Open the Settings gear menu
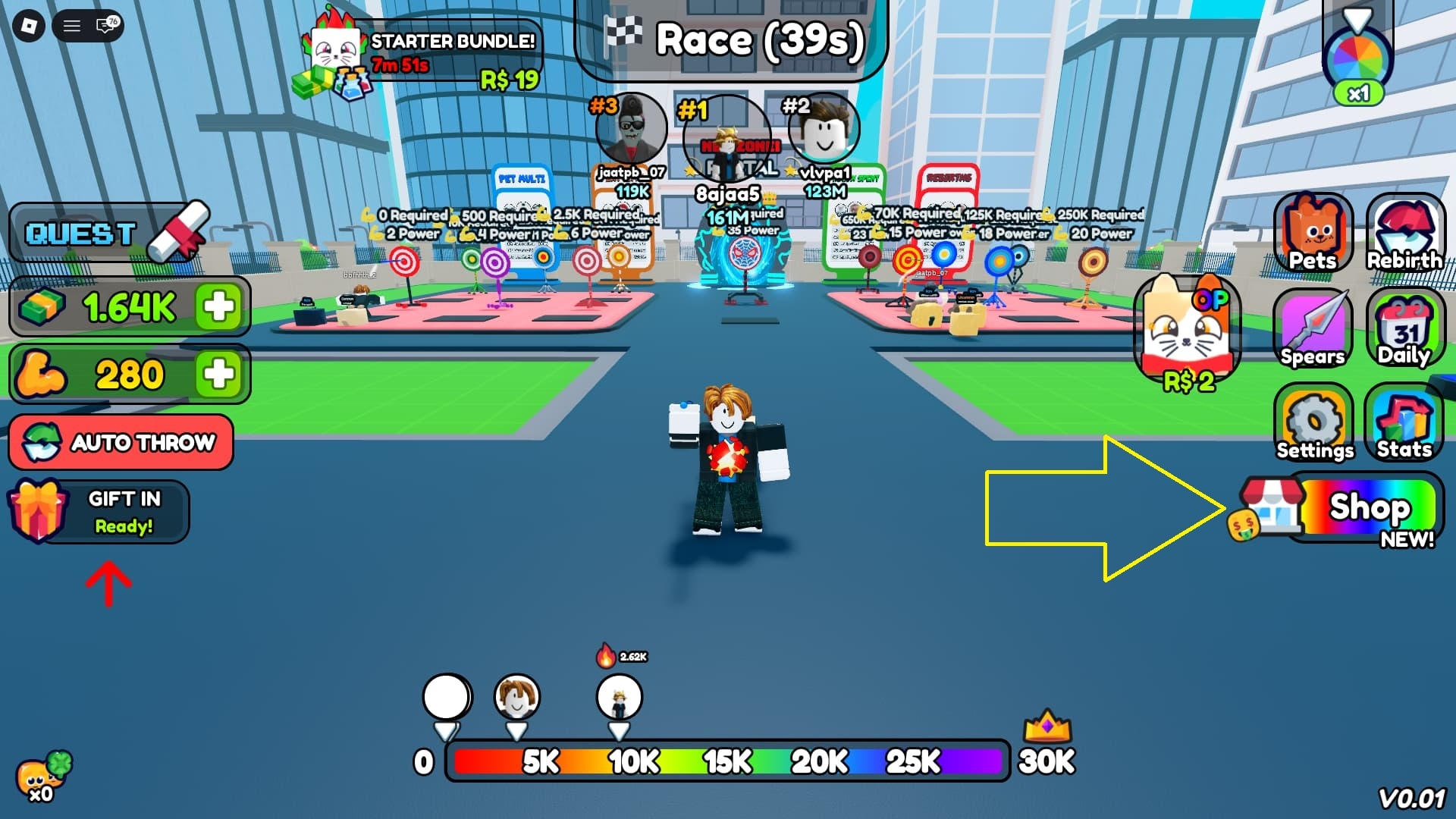This screenshot has width=1456, height=819. pos(1314,422)
